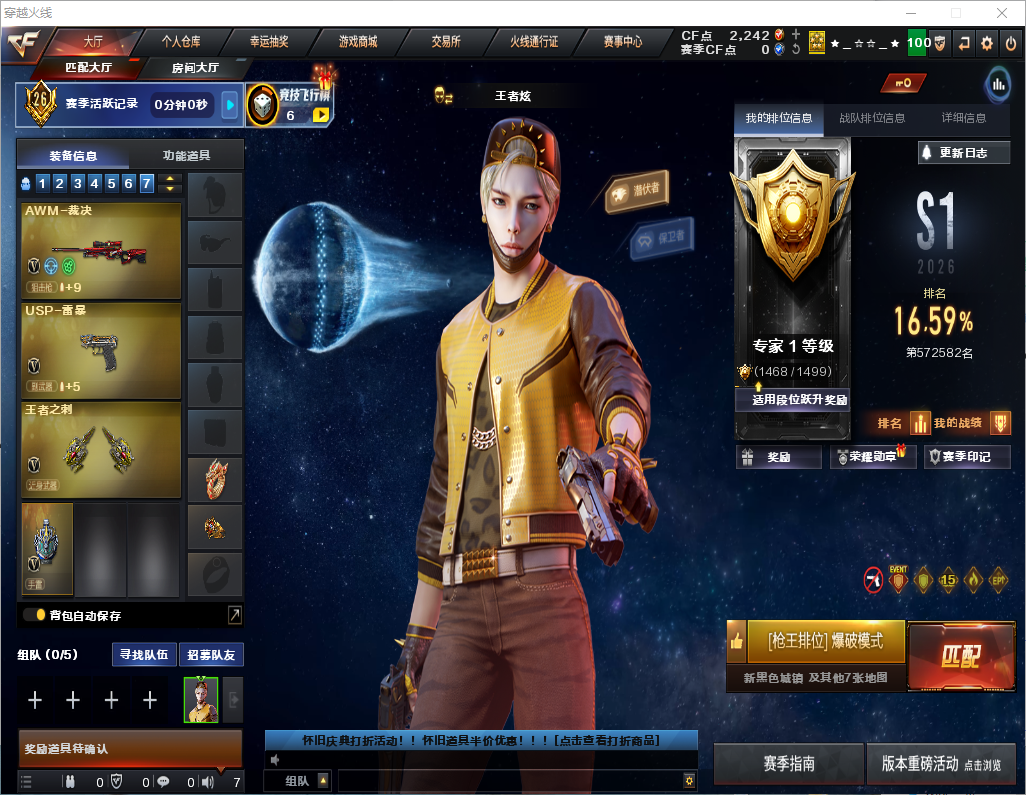Open the 赛事中心 menu
Viewport: 1026px width, 795px height.
[x=622, y=42]
